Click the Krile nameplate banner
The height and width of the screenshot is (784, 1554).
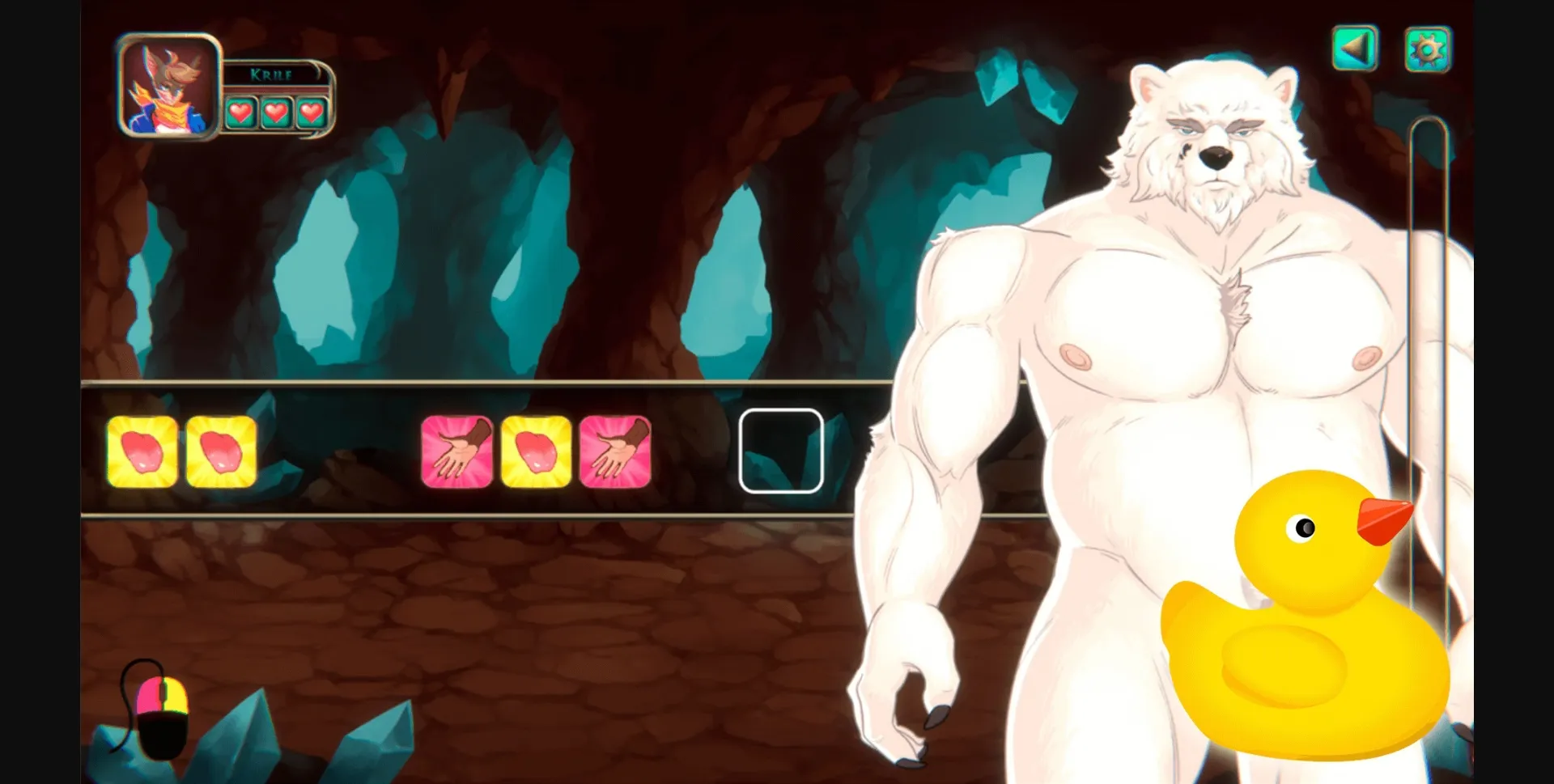coord(271,73)
